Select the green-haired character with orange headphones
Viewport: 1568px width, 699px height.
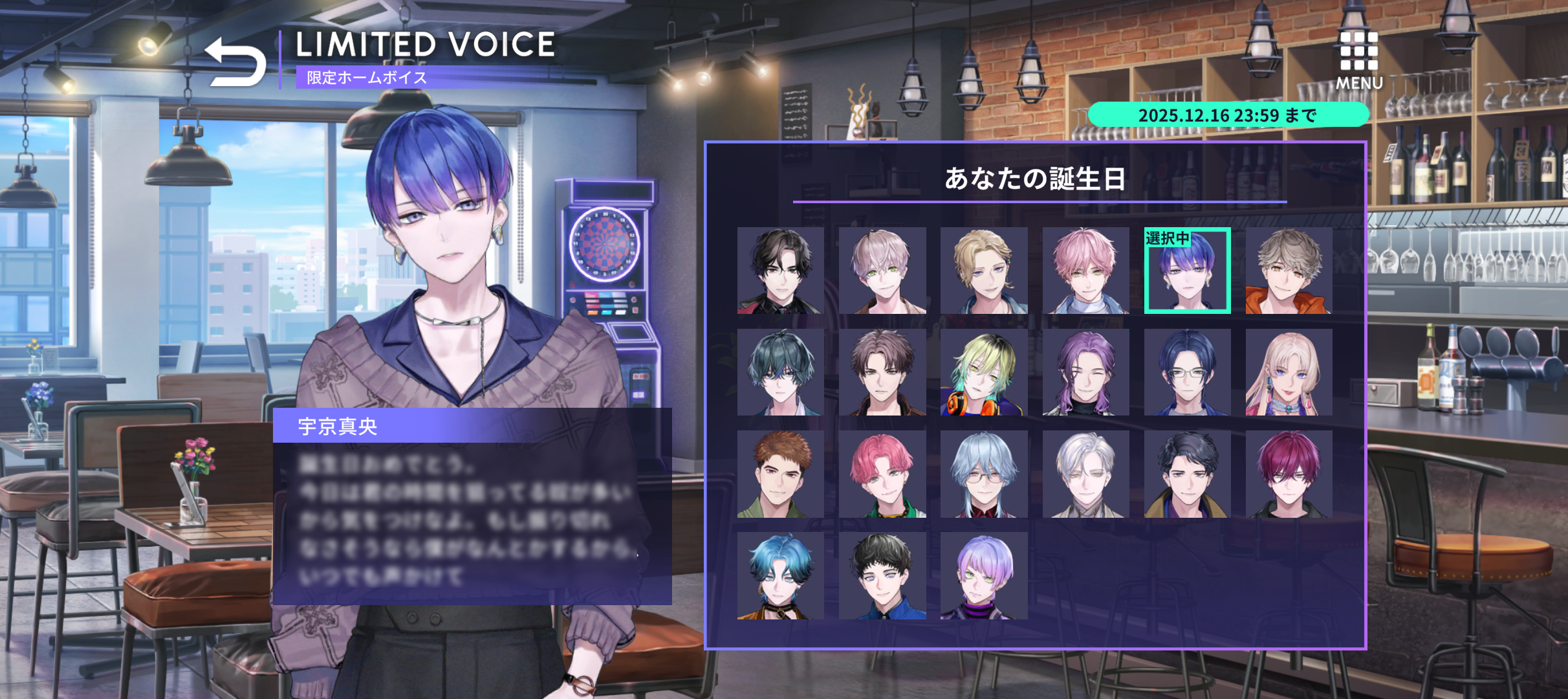(984, 372)
